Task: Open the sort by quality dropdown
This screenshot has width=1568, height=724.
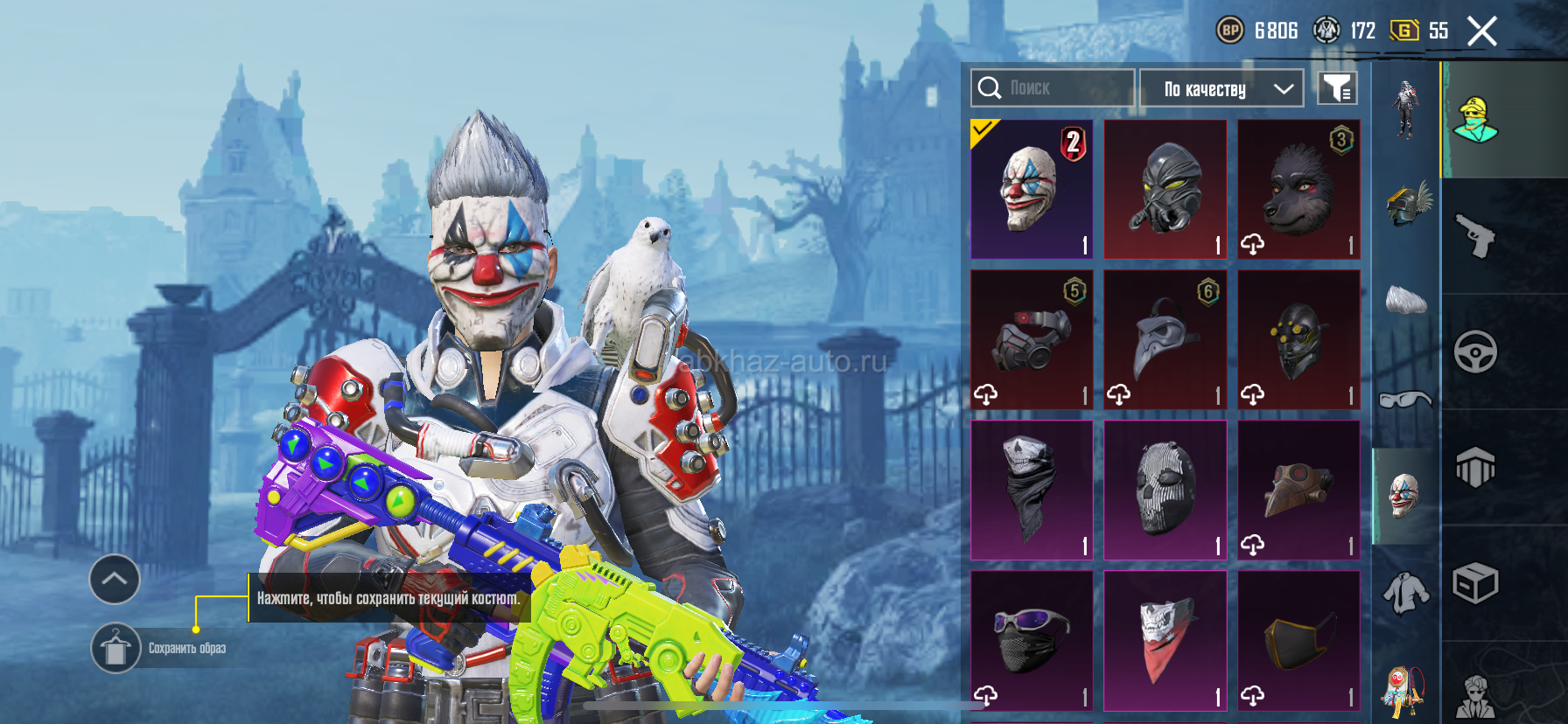Action: (x=1221, y=88)
